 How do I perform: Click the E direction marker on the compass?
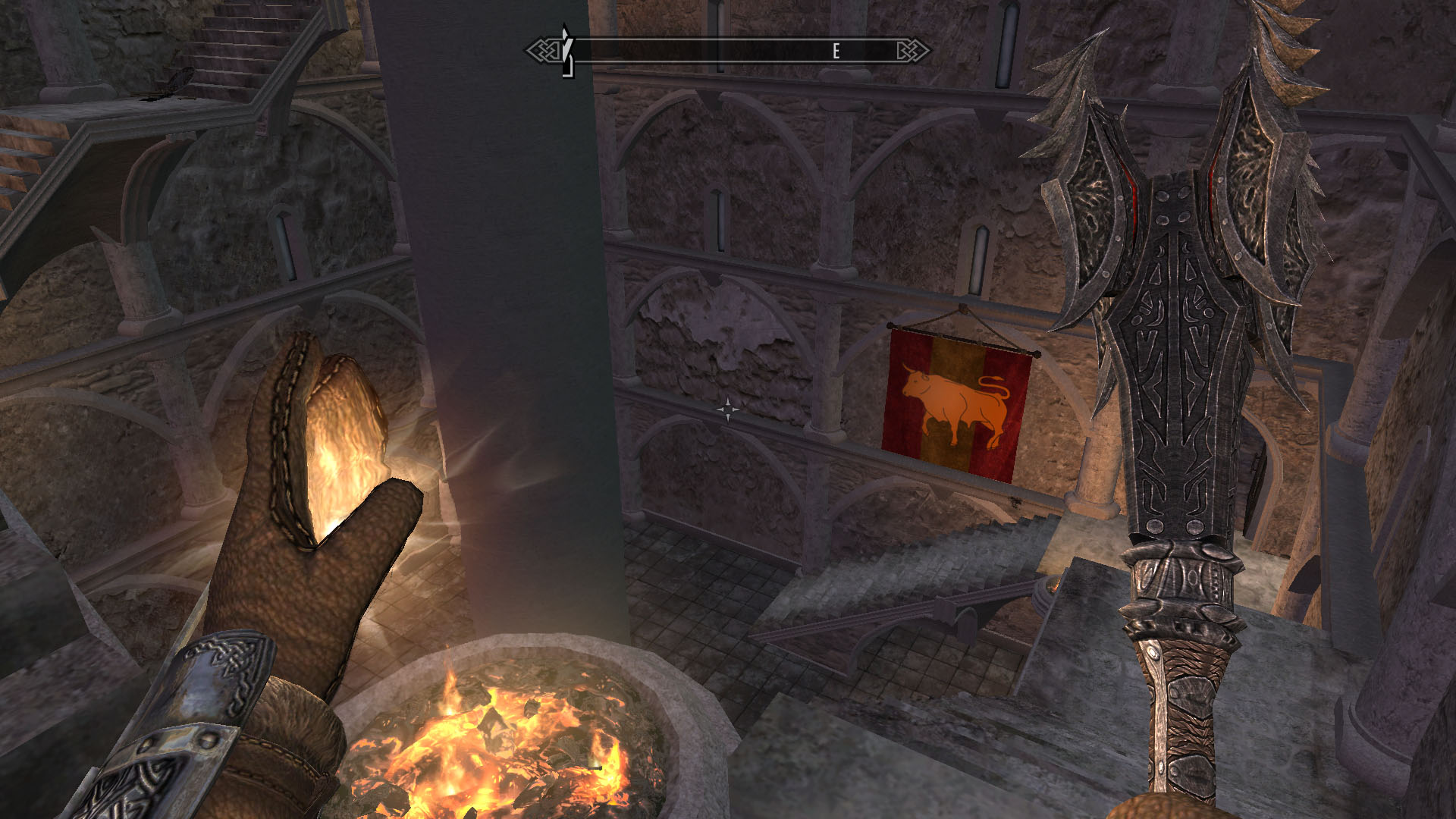point(835,51)
